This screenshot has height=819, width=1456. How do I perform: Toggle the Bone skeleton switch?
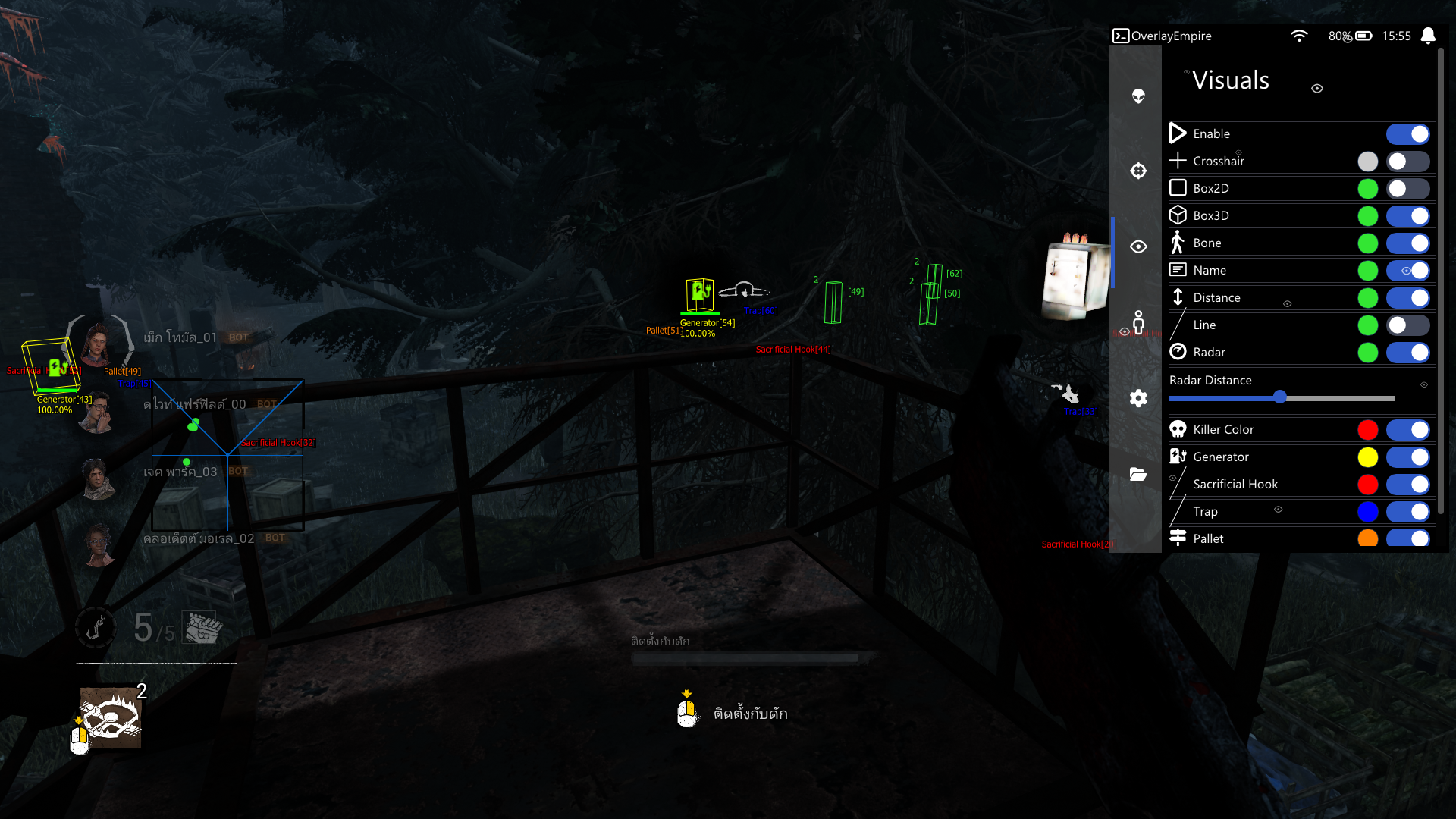click(x=1407, y=243)
